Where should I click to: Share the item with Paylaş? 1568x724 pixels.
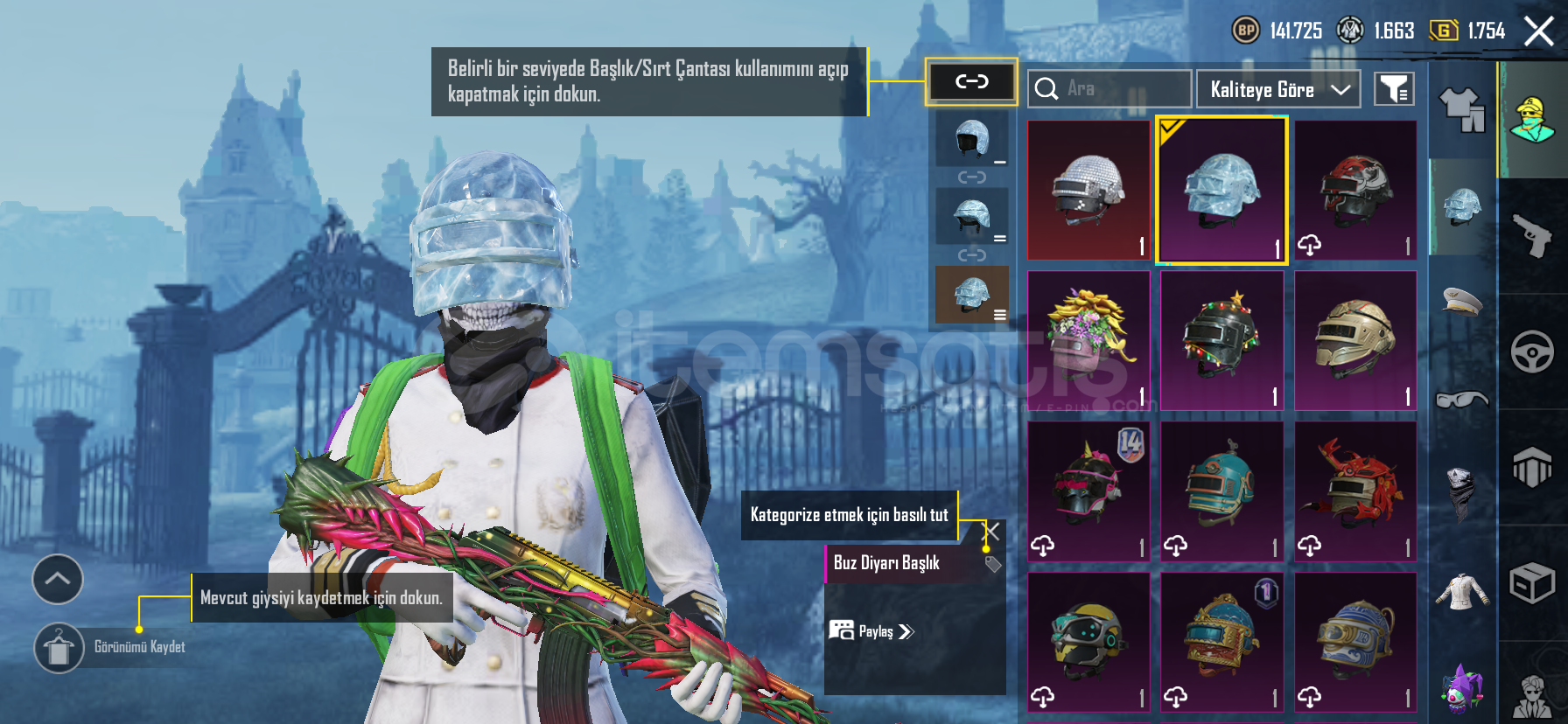pyautogui.click(x=871, y=631)
